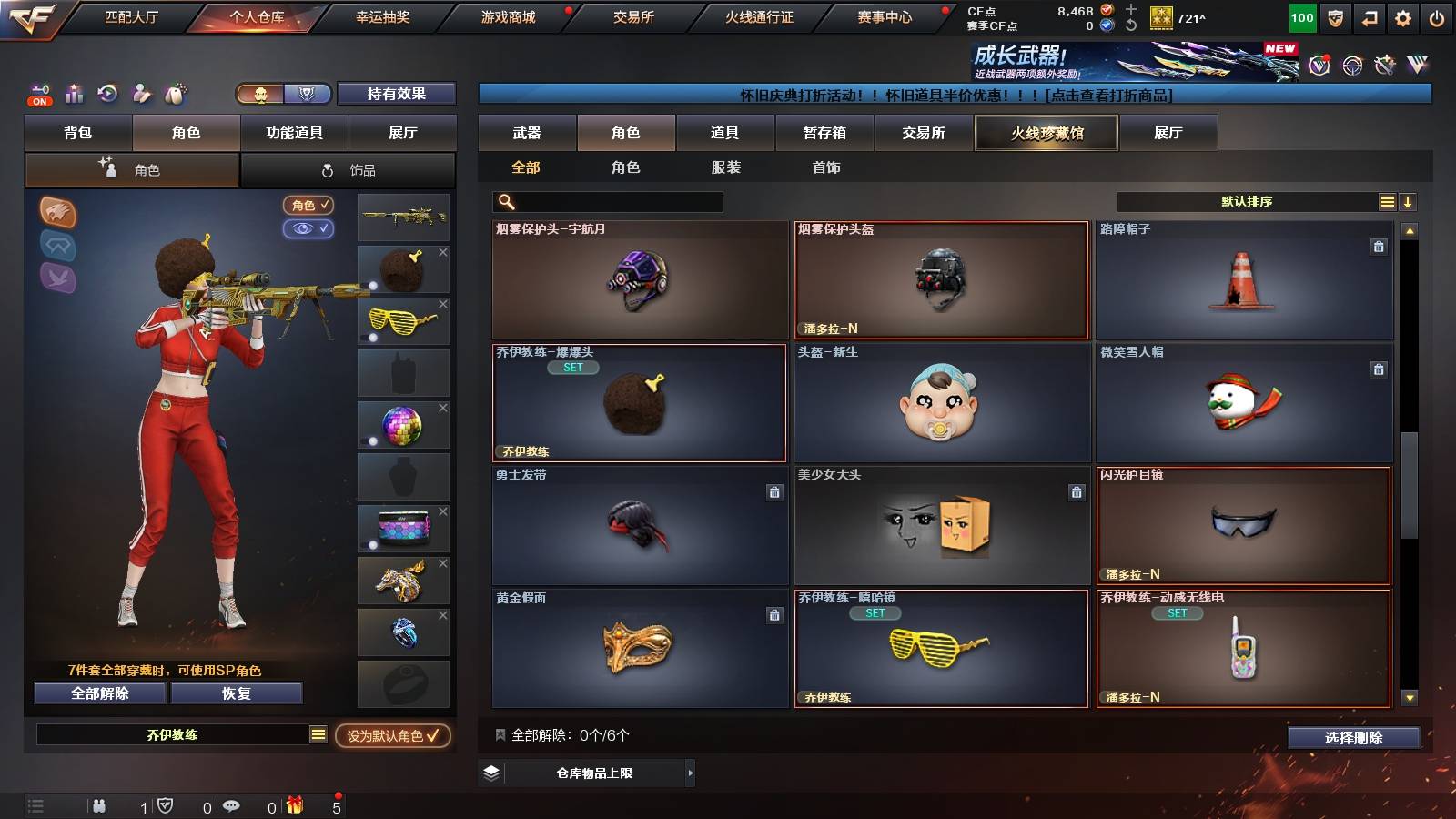Click the gift box icon in the bottom status bar

click(295, 805)
